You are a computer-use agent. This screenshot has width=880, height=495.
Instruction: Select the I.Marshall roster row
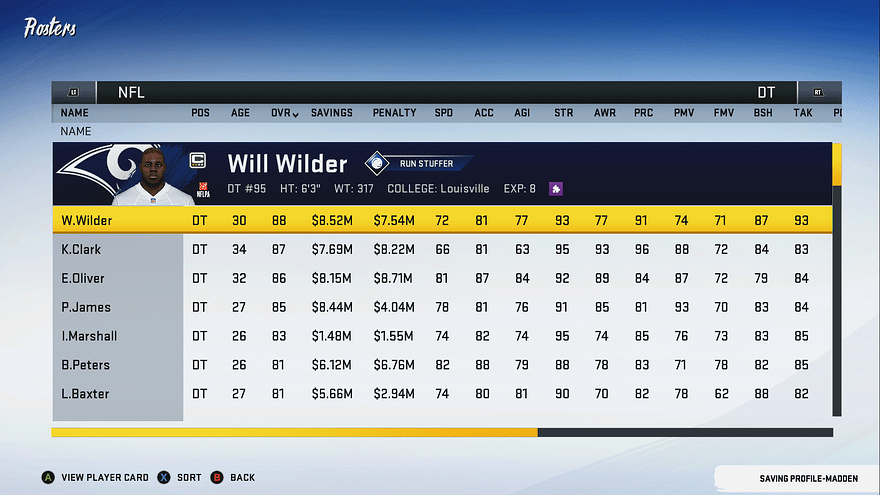(x=89, y=336)
